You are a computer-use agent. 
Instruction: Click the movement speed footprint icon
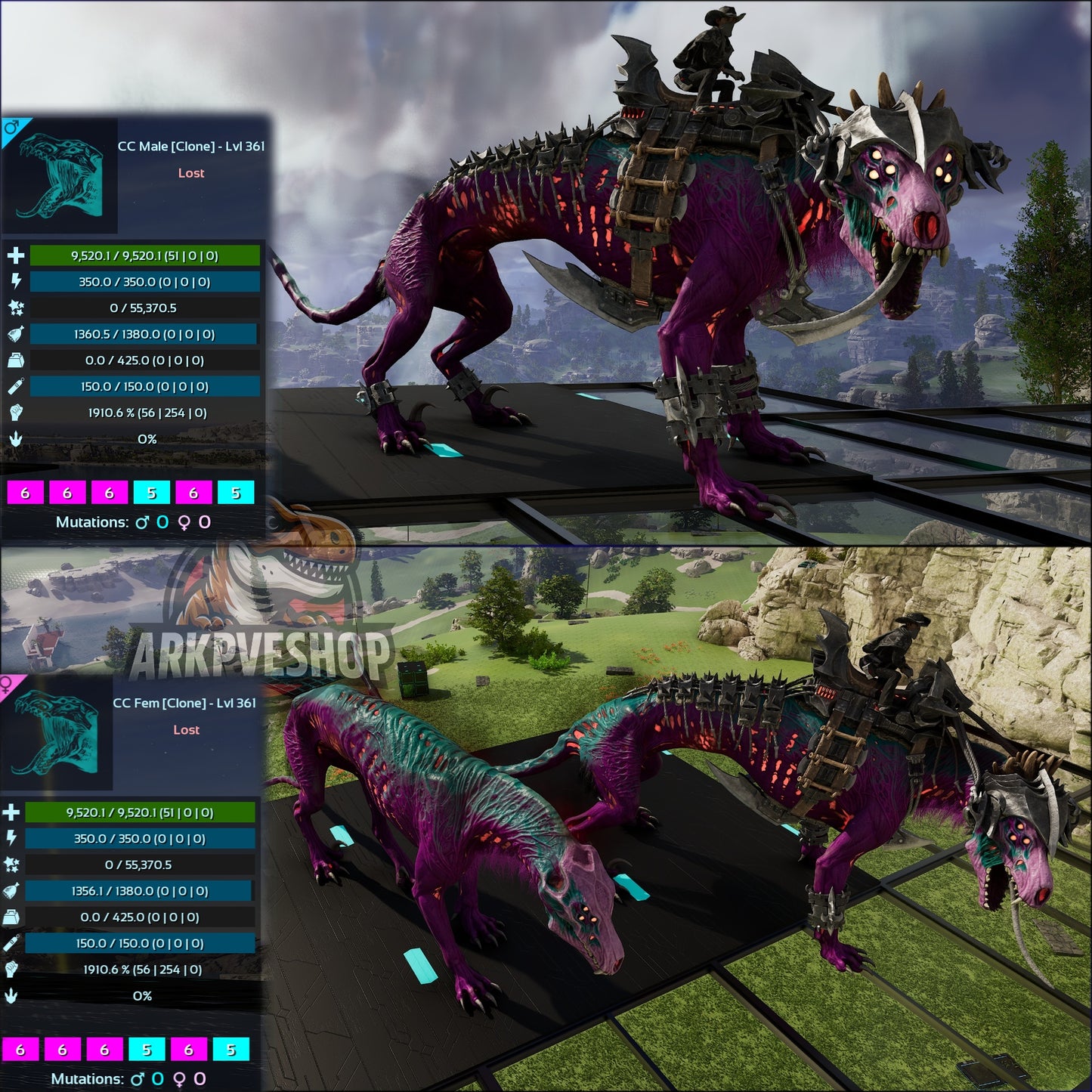[15, 437]
